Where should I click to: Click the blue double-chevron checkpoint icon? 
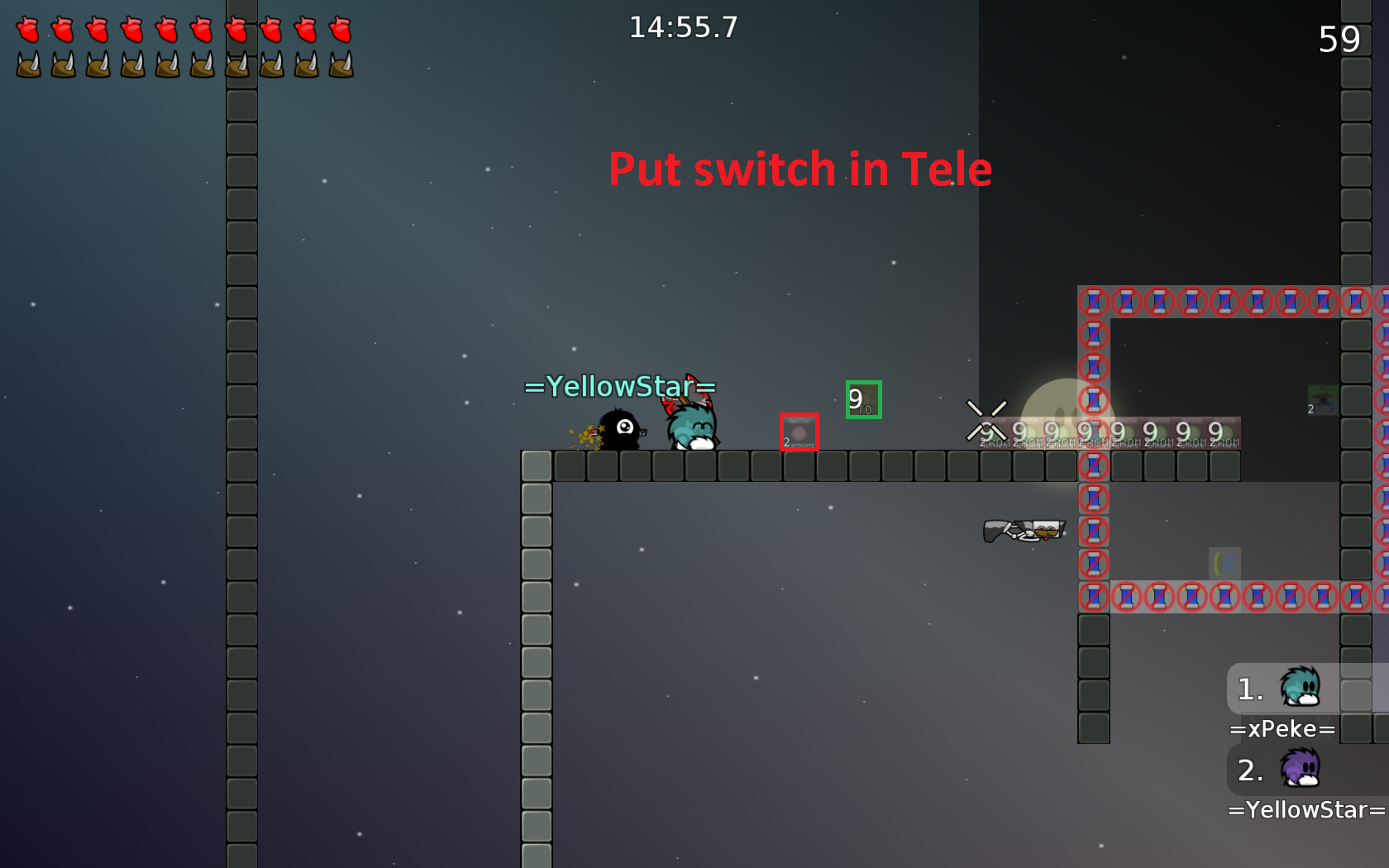1225,563
